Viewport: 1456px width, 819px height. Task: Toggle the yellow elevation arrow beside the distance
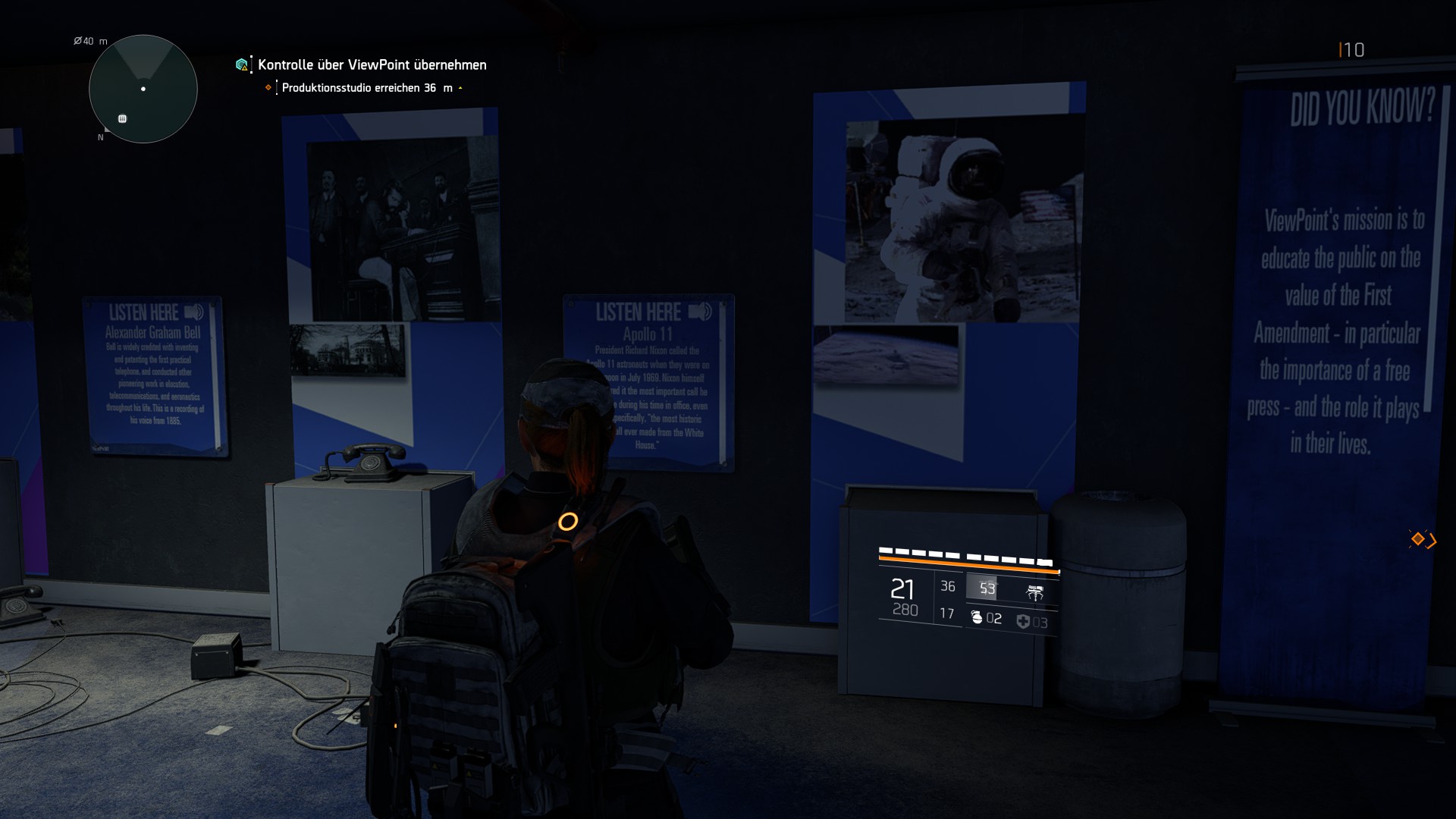point(460,87)
